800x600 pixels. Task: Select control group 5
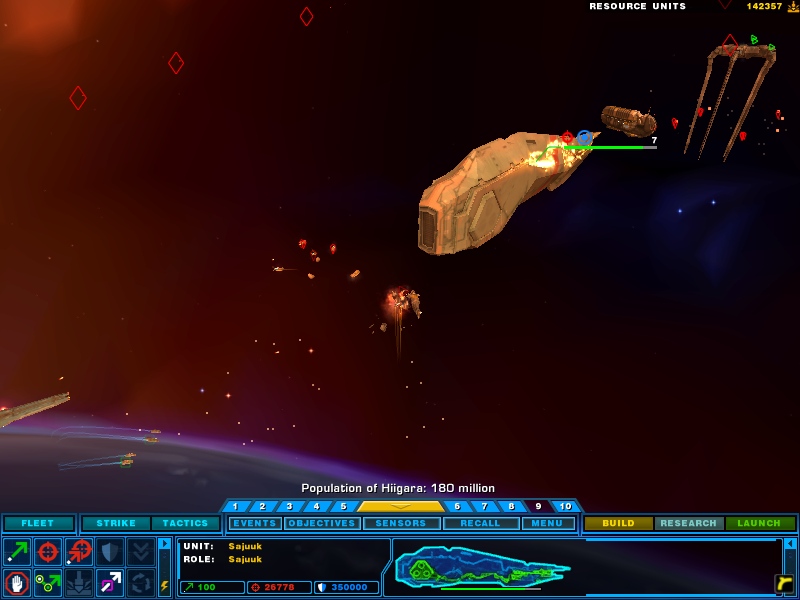tap(343, 507)
